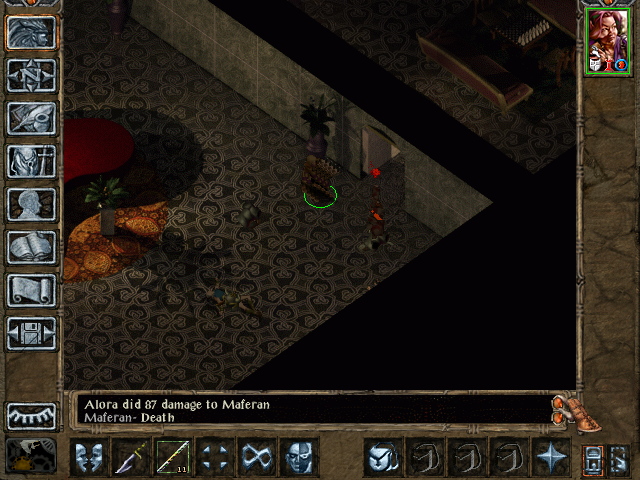Open the area map with compass icon
The height and width of the screenshot is (480, 640).
pos(31,74)
